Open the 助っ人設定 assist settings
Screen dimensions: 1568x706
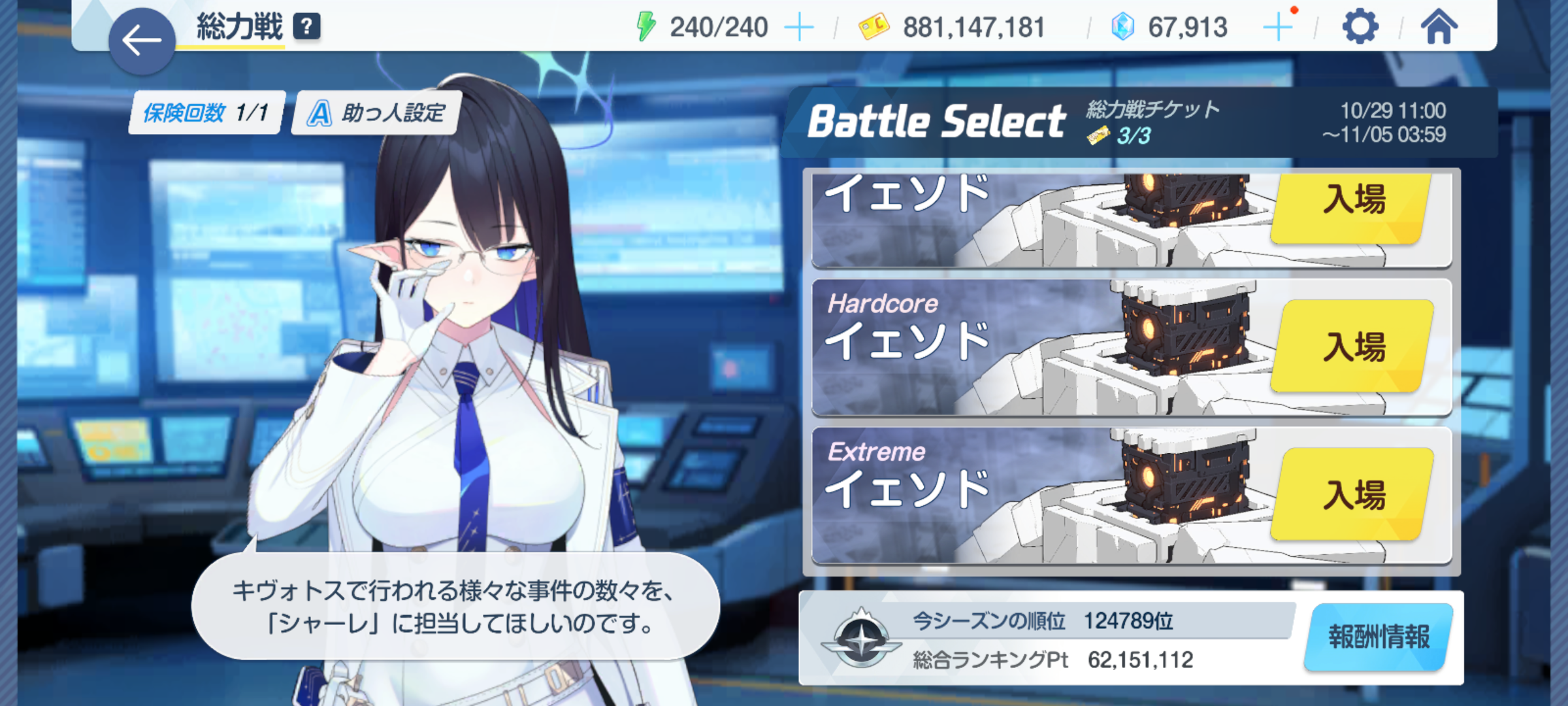[x=377, y=113]
